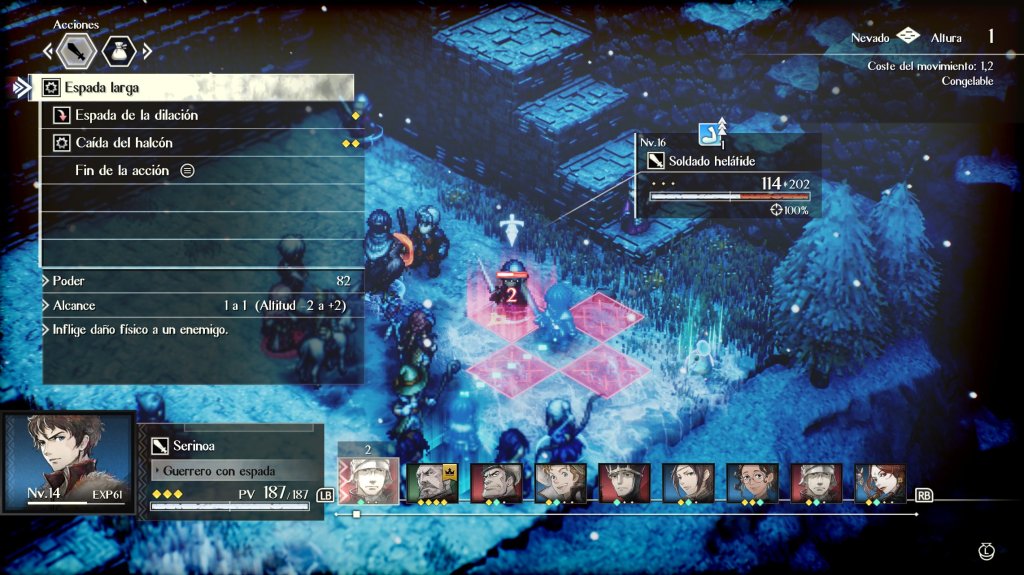This screenshot has width=1024, height=575.
Task: Expand the Alcance range row
Action: point(200,306)
